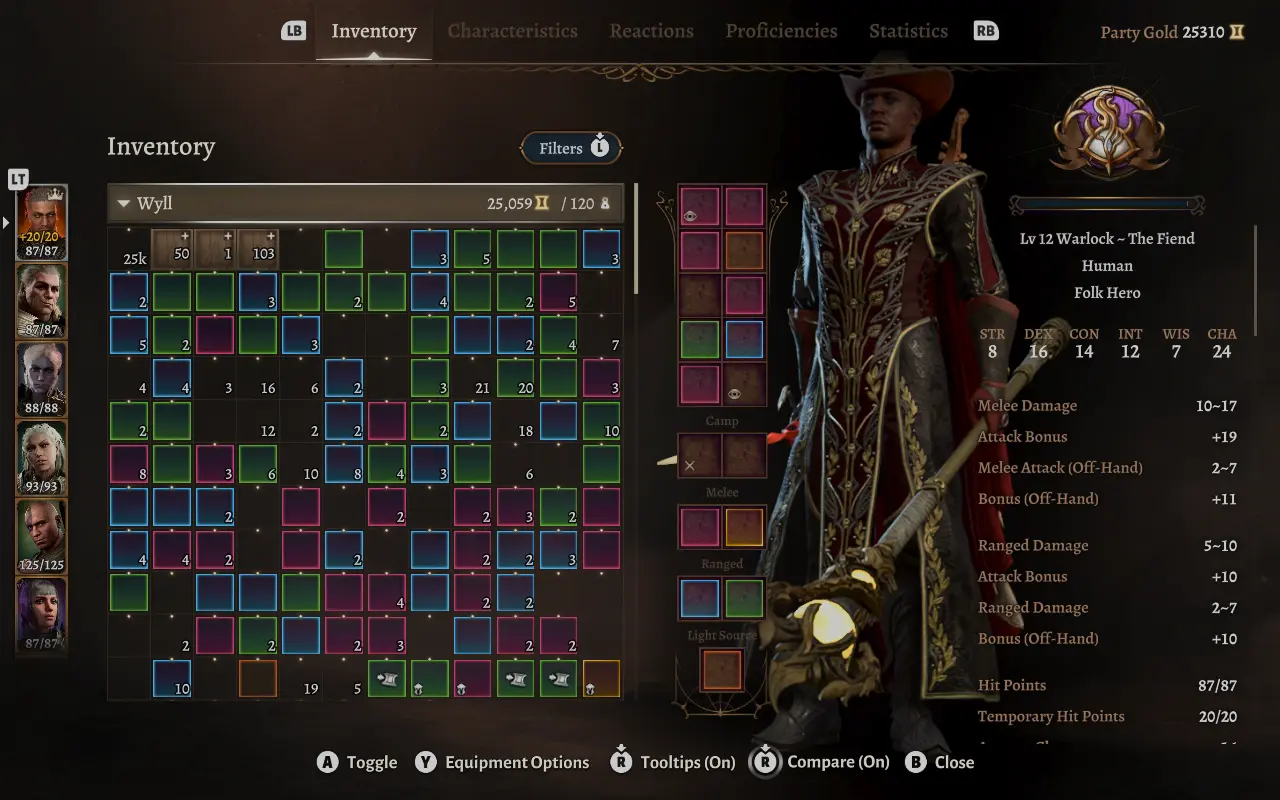Pick the inventory stack showing 19
Viewport: 1280px width, 800px height.
(301, 679)
